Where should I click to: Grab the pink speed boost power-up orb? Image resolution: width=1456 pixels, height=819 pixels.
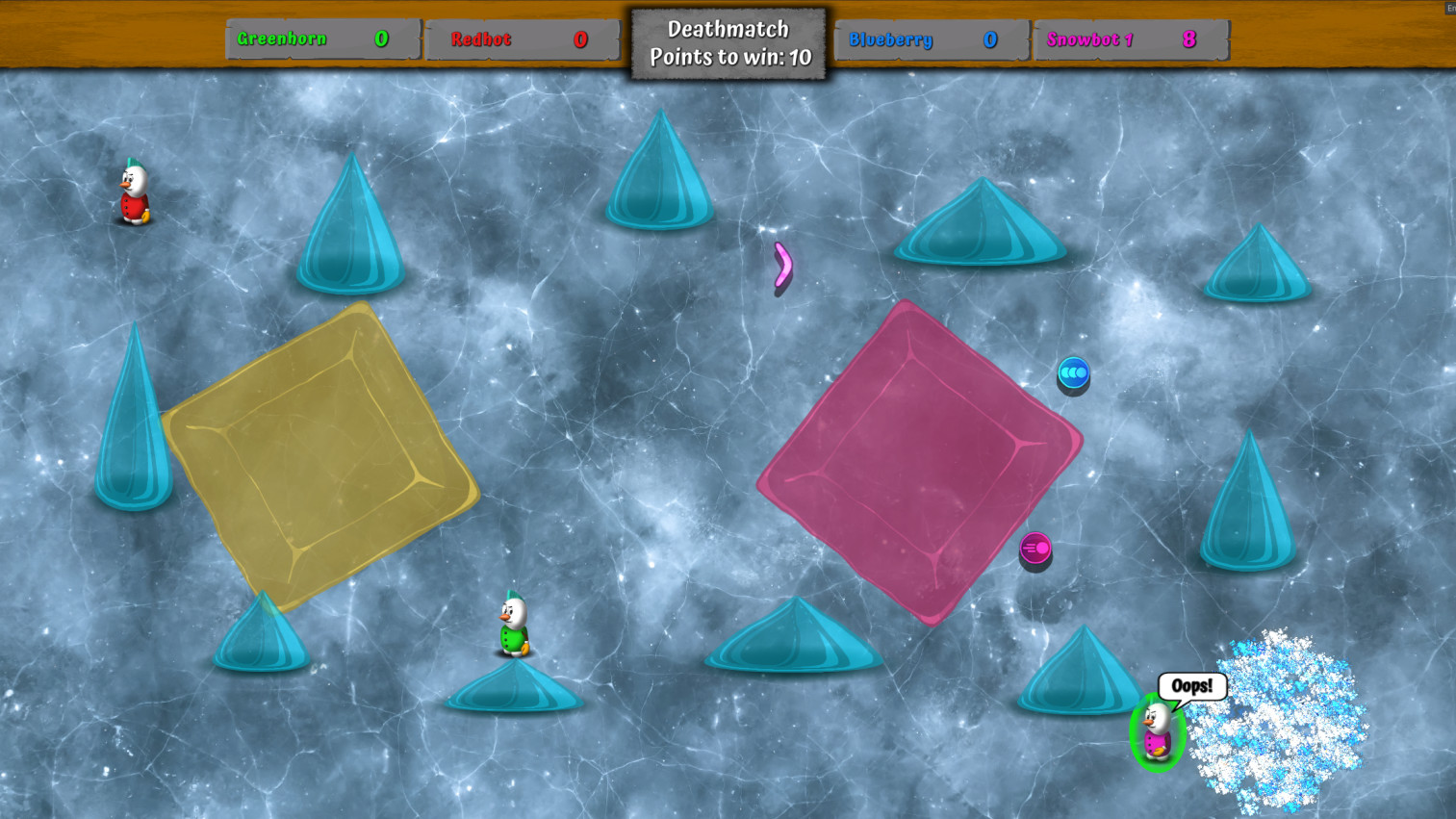[x=1037, y=549]
